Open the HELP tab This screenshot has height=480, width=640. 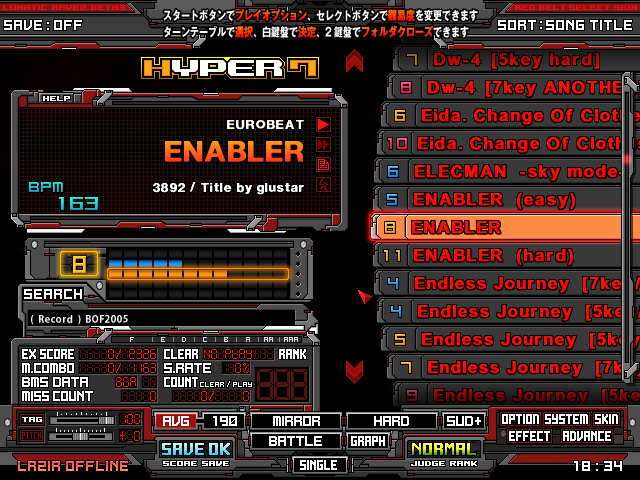56,98
